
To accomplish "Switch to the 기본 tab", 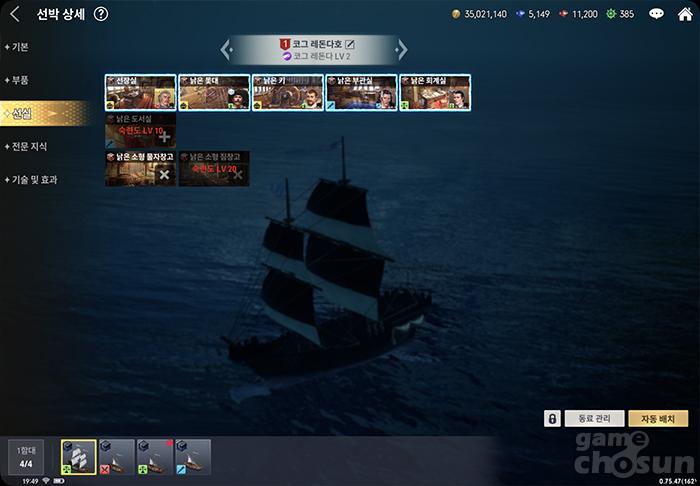I will pyautogui.click(x=22, y=47).
